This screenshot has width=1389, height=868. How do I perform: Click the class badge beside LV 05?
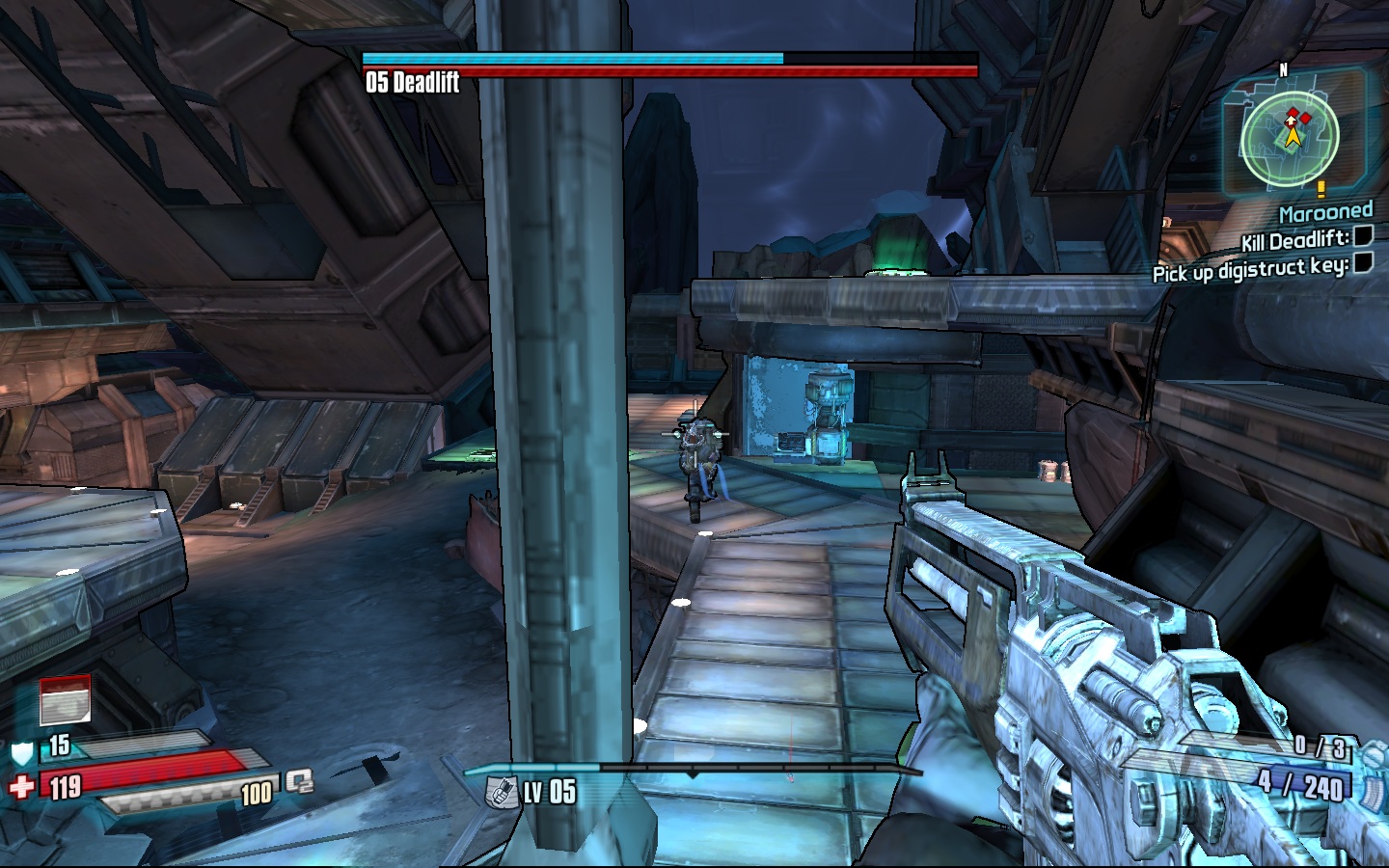(x=502, y=792)
